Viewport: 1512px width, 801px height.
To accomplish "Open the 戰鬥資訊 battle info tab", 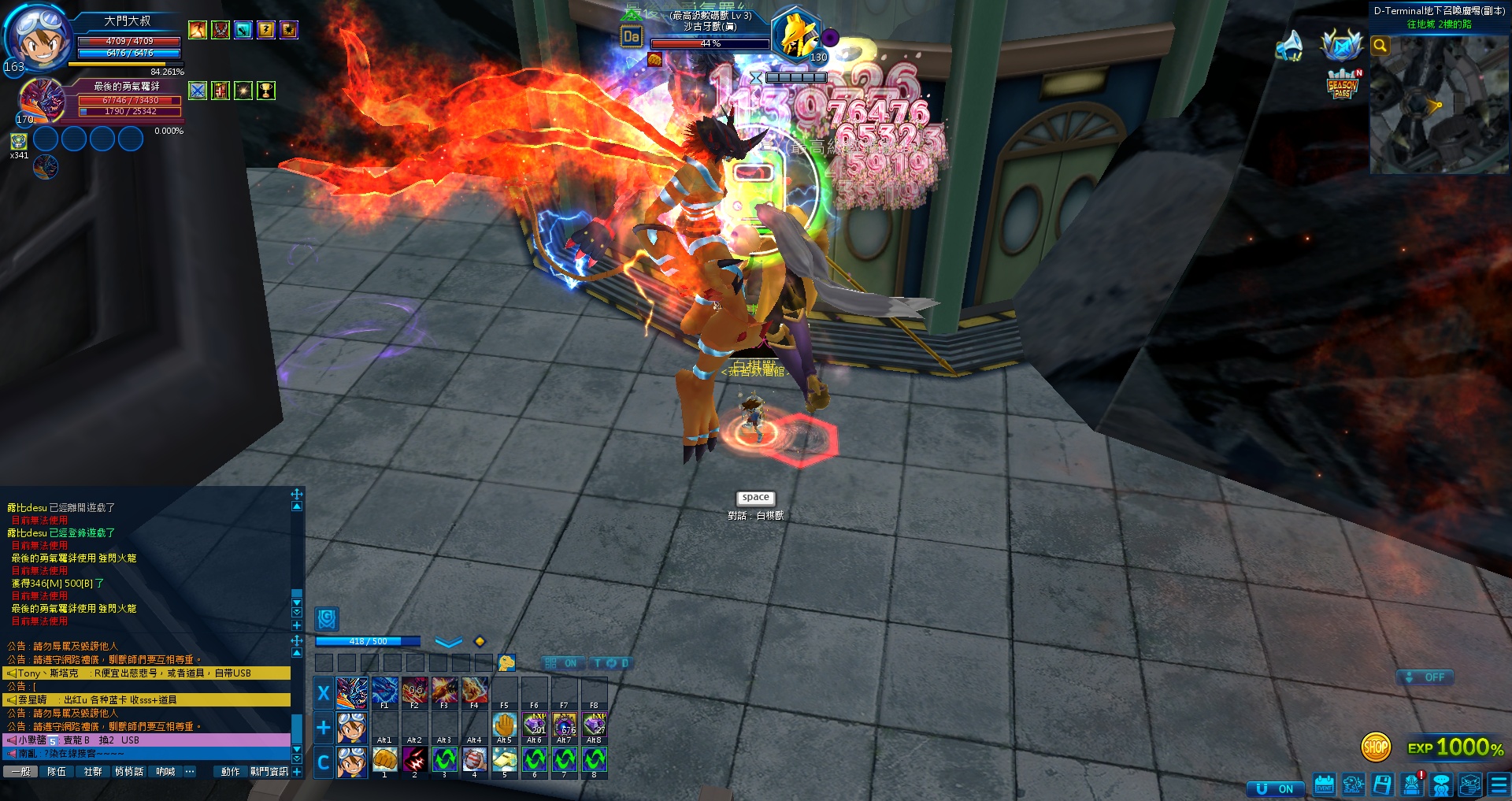I will 269,772.
